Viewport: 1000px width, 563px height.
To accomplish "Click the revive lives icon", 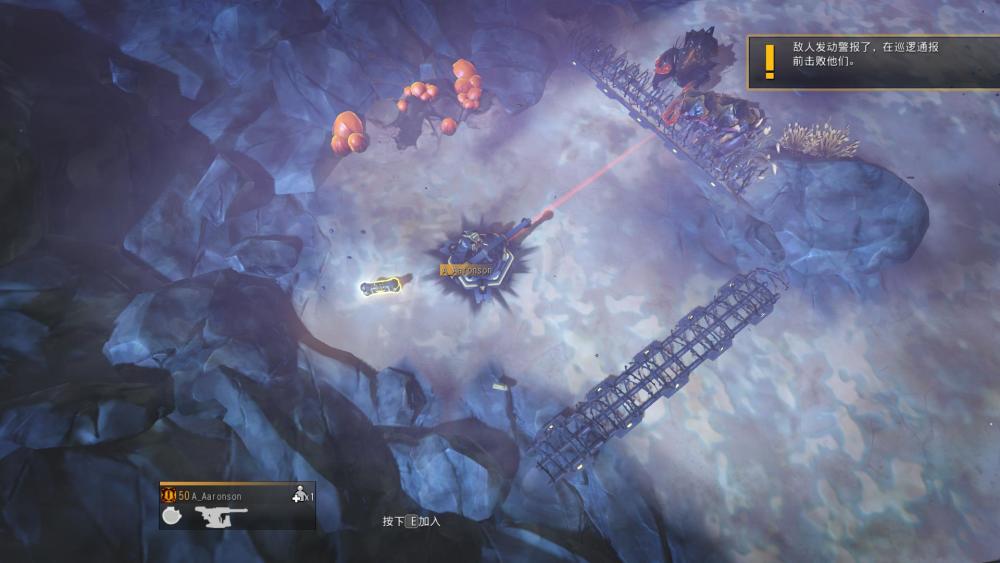I will coord(298,494).
